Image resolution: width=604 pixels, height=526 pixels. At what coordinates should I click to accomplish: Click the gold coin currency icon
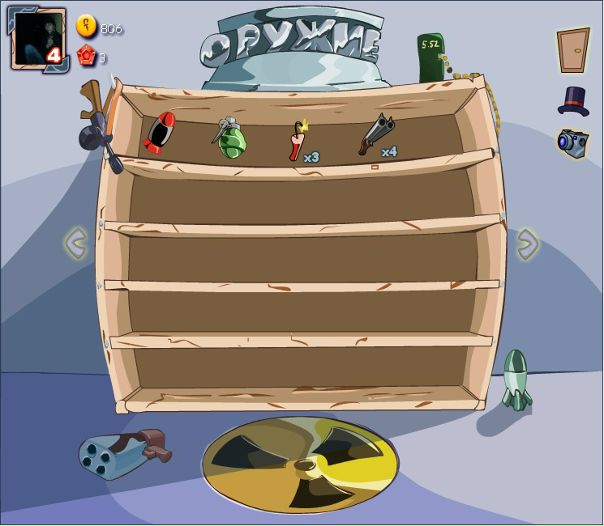[87, 27]
